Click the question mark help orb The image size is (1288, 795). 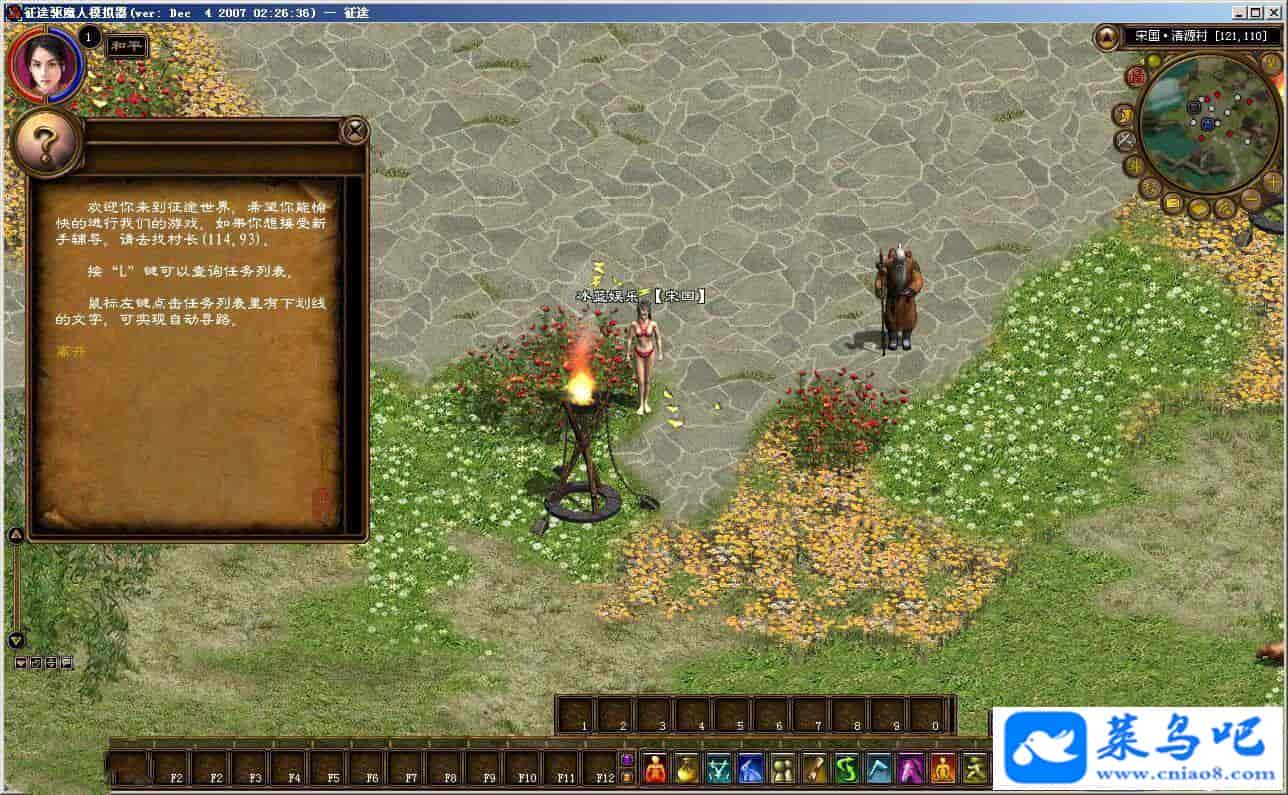(45, 145)
